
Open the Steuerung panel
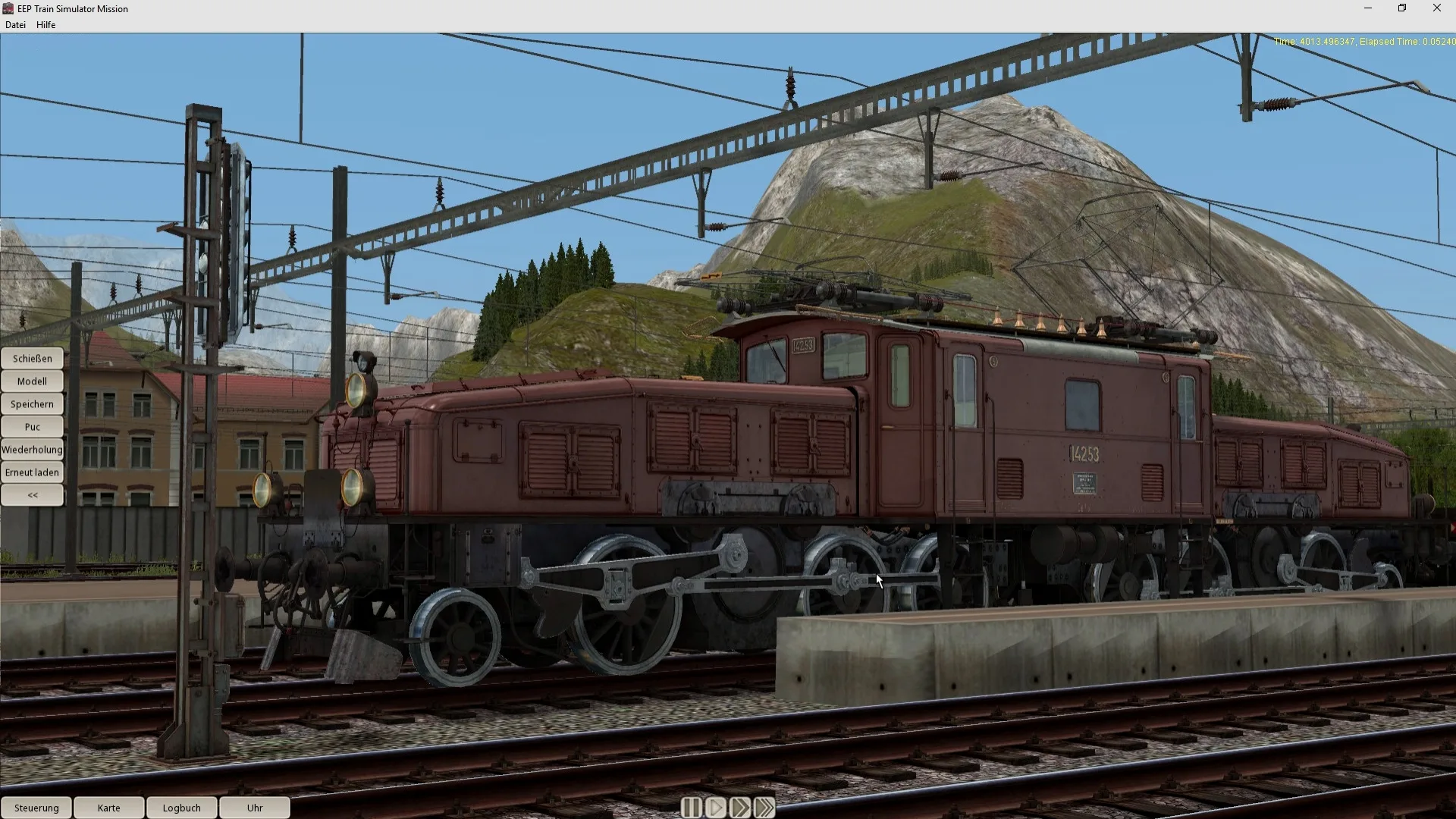click(x=36, y=808)
